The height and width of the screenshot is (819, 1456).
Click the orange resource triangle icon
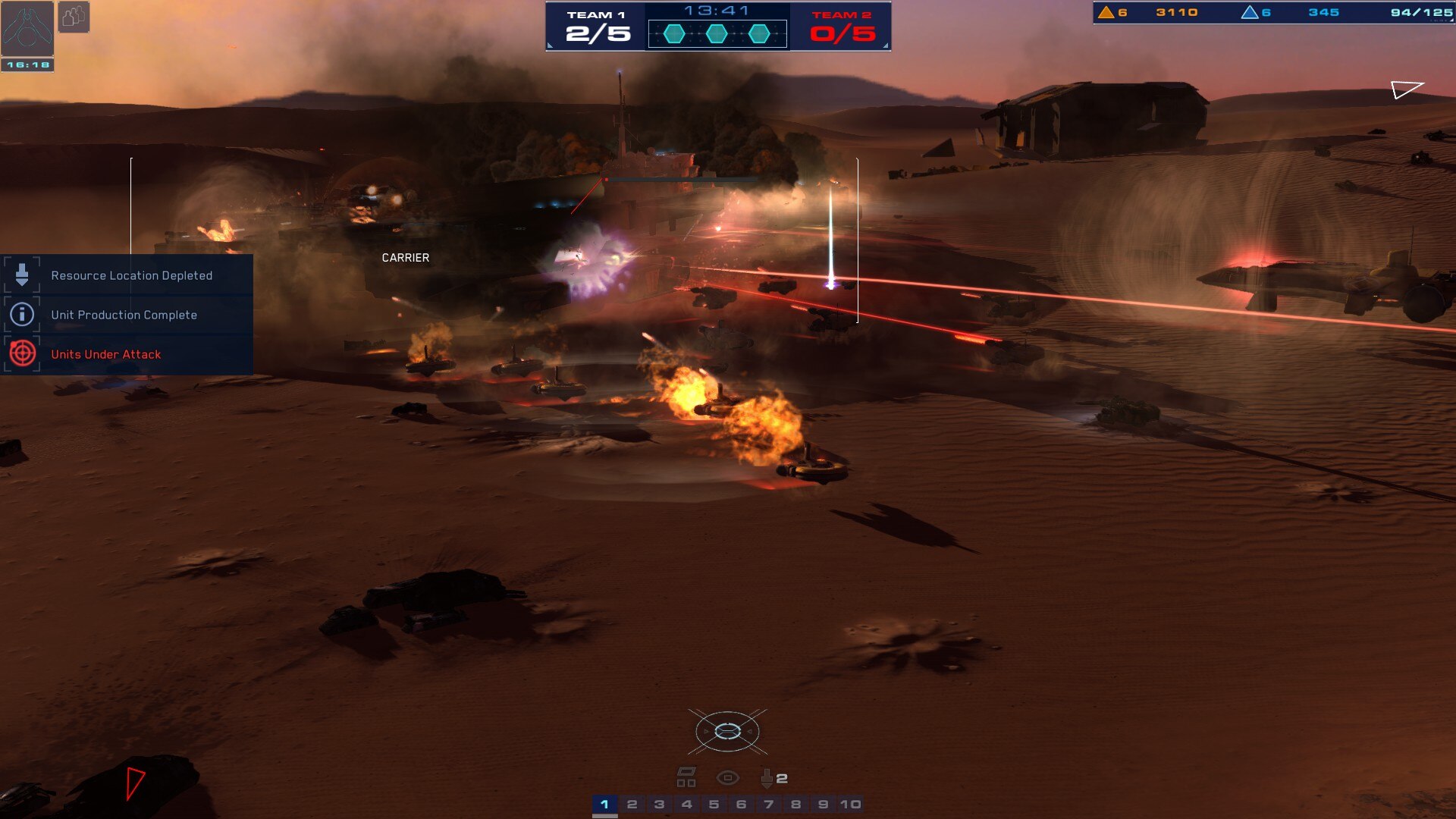[1106, 12]
